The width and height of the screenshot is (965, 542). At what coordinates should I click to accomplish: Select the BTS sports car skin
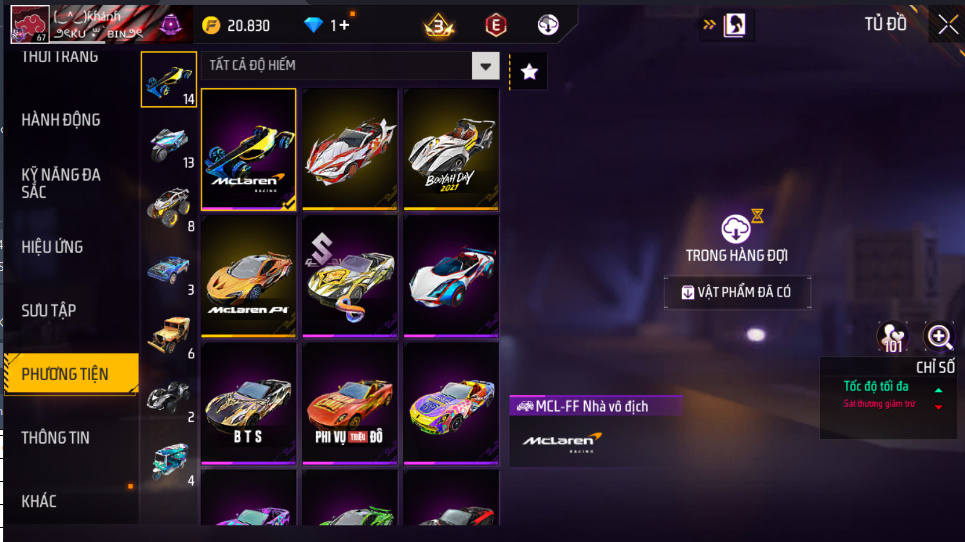pyautogui.click(x=248, y=403)
